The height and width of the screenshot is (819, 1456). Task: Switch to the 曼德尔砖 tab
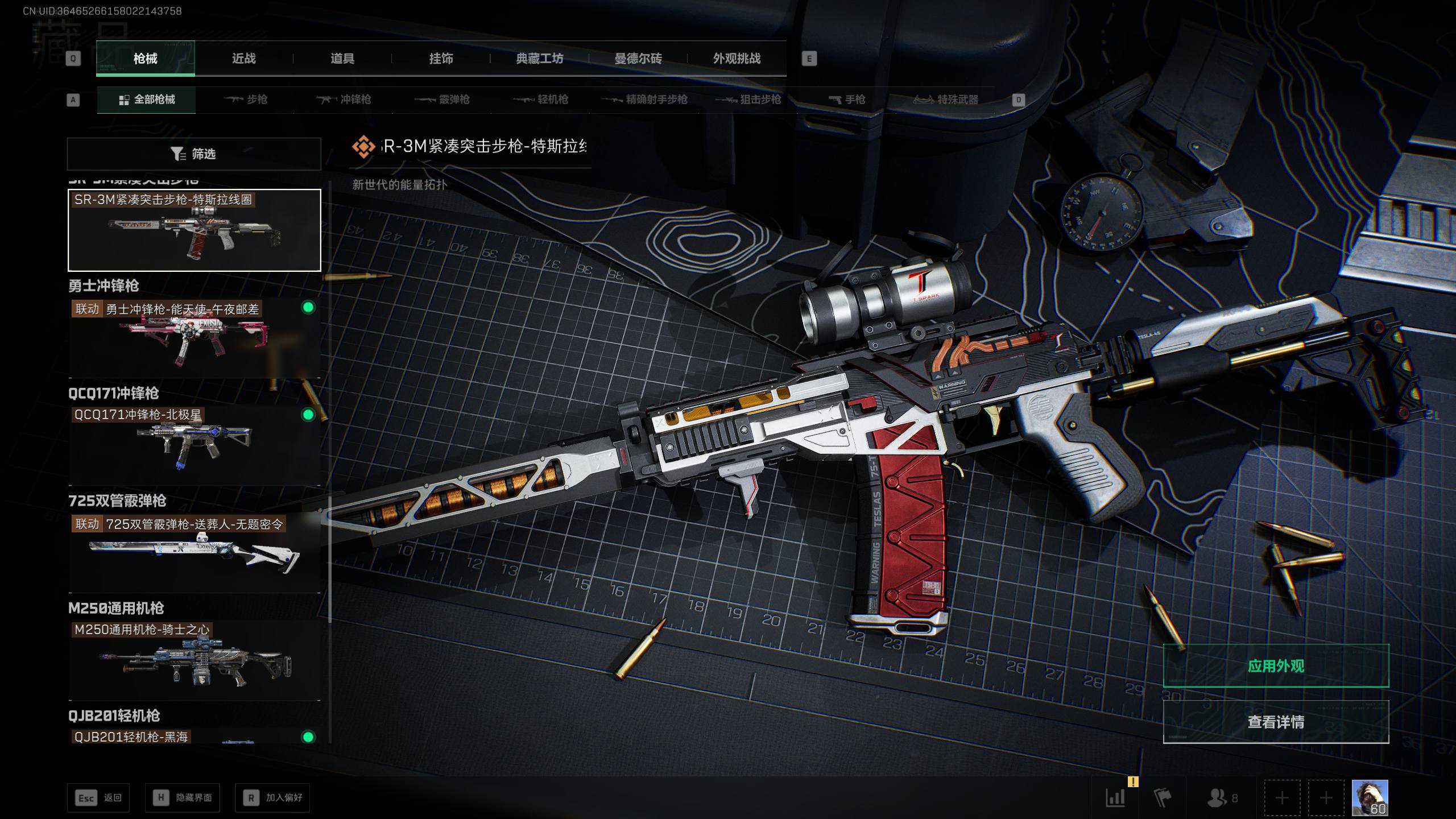638,59
